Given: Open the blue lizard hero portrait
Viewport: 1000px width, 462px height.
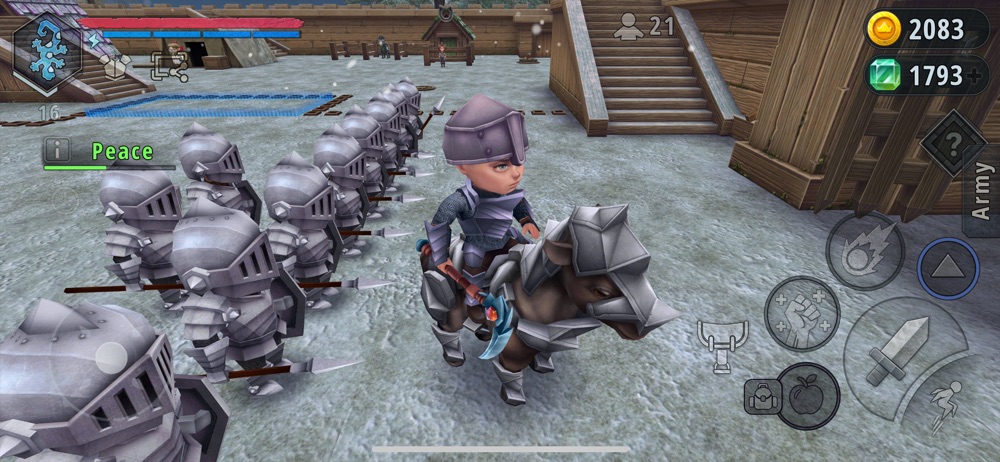Looking at the screenshot, I should coord(47,53).
